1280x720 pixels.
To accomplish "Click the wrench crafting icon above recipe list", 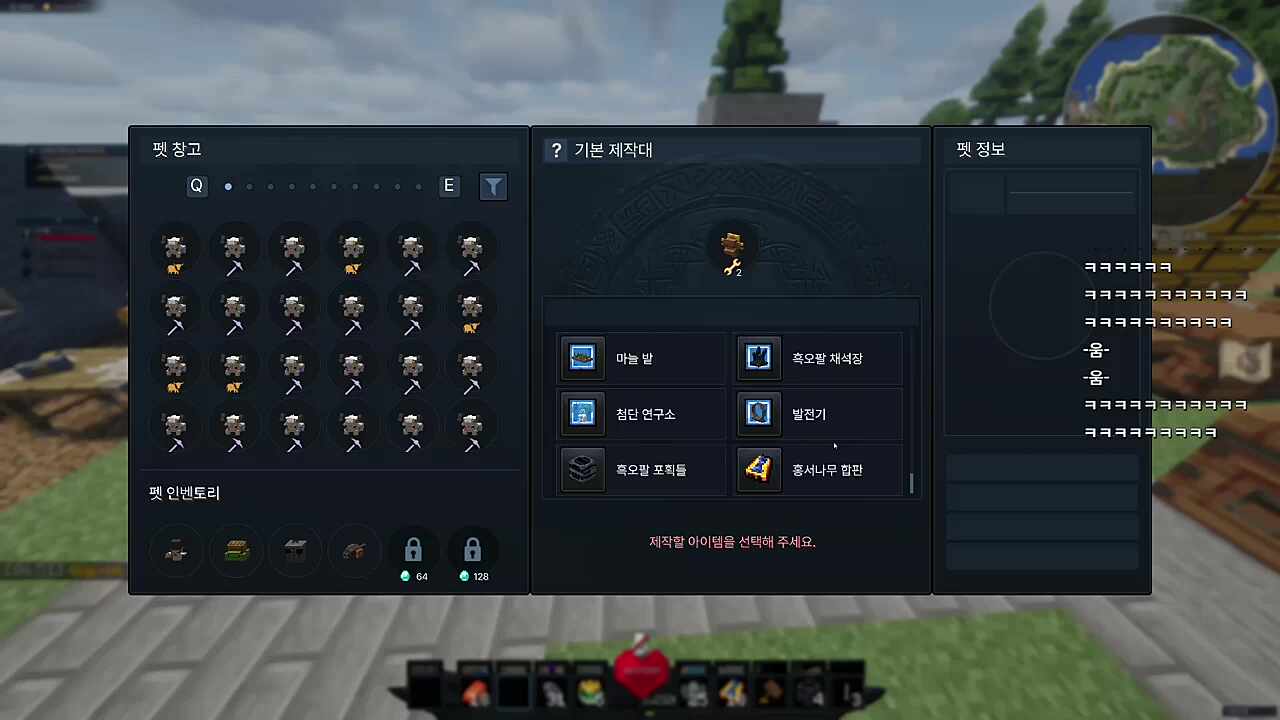I will click(x=733, y=250).
